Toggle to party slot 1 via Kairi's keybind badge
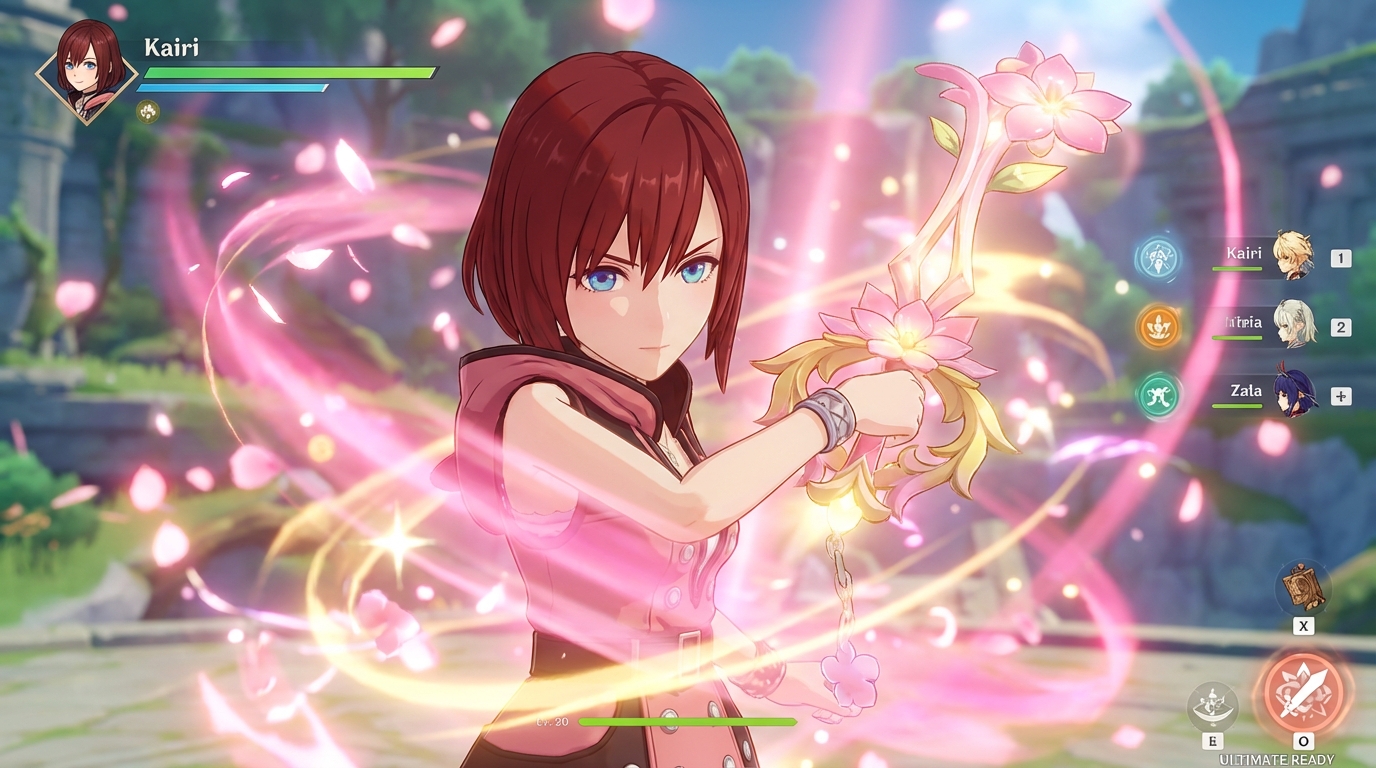 (1340, 256)
